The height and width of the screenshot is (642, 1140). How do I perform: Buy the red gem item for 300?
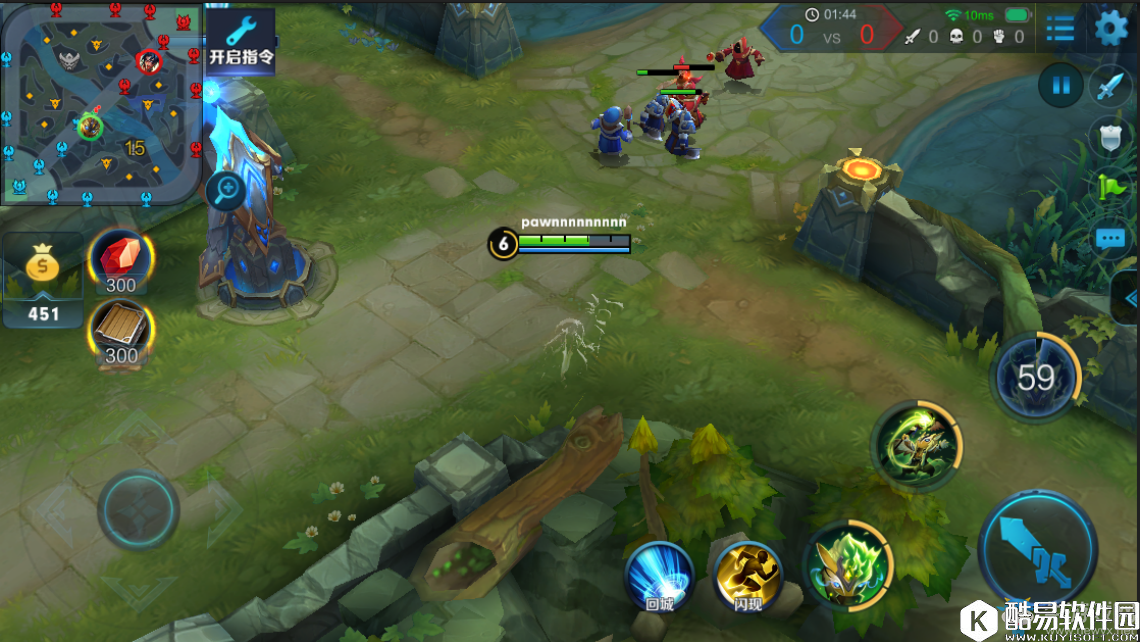click(121, 259)
